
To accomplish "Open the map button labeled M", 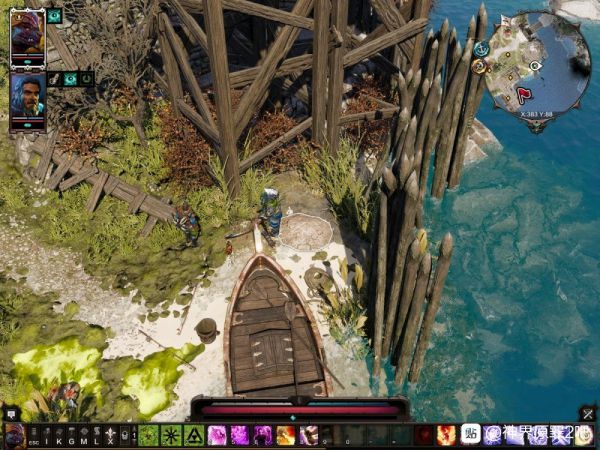I will point(84,436).
